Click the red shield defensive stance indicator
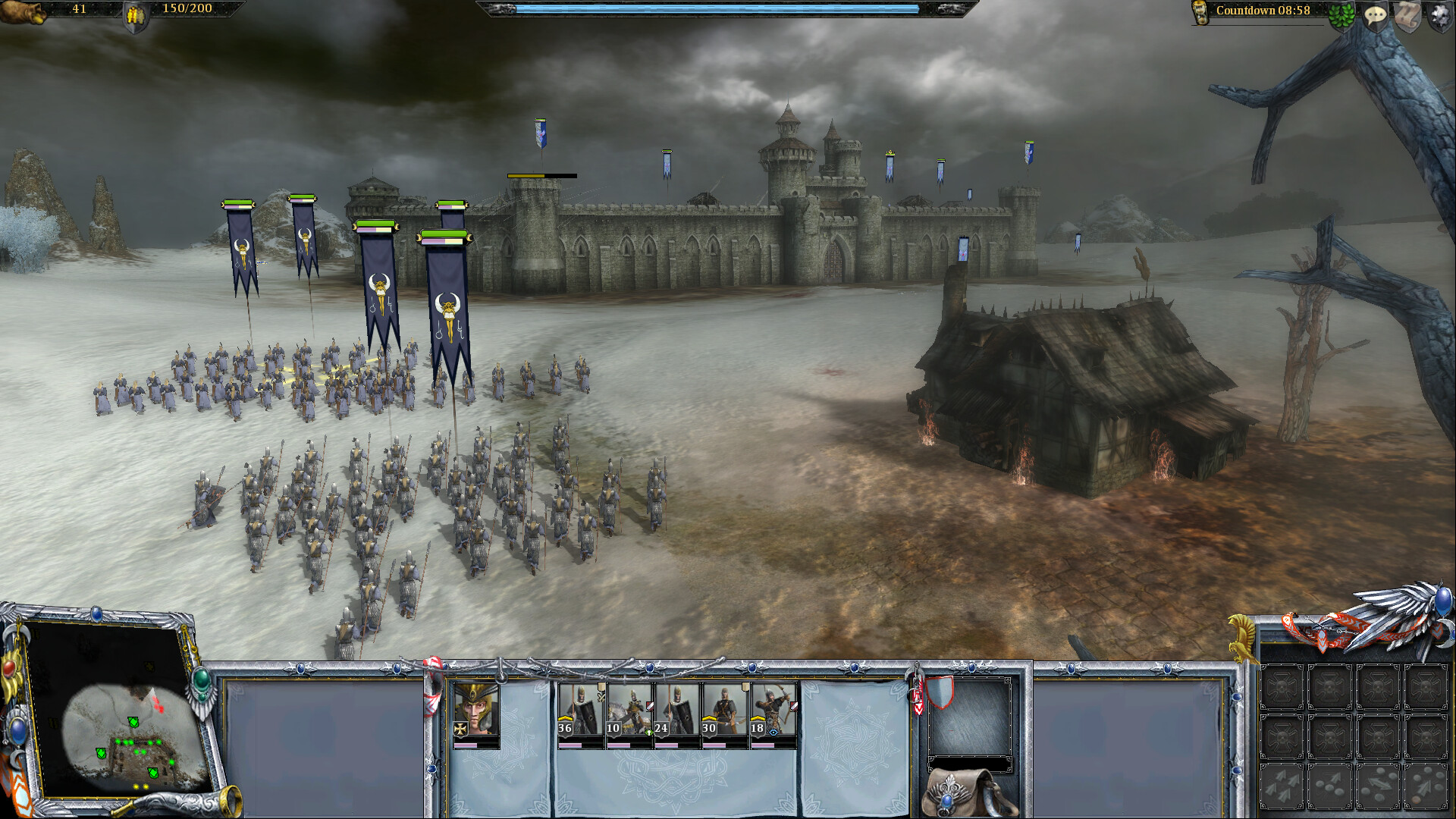This screenshot has height=819, width=1456. (x=940, y=693)
